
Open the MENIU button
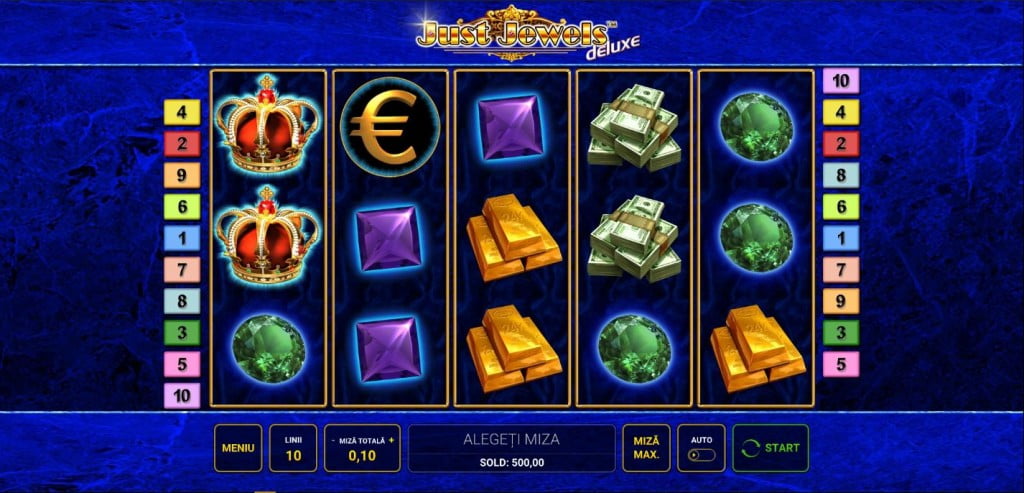click(238, 448)
